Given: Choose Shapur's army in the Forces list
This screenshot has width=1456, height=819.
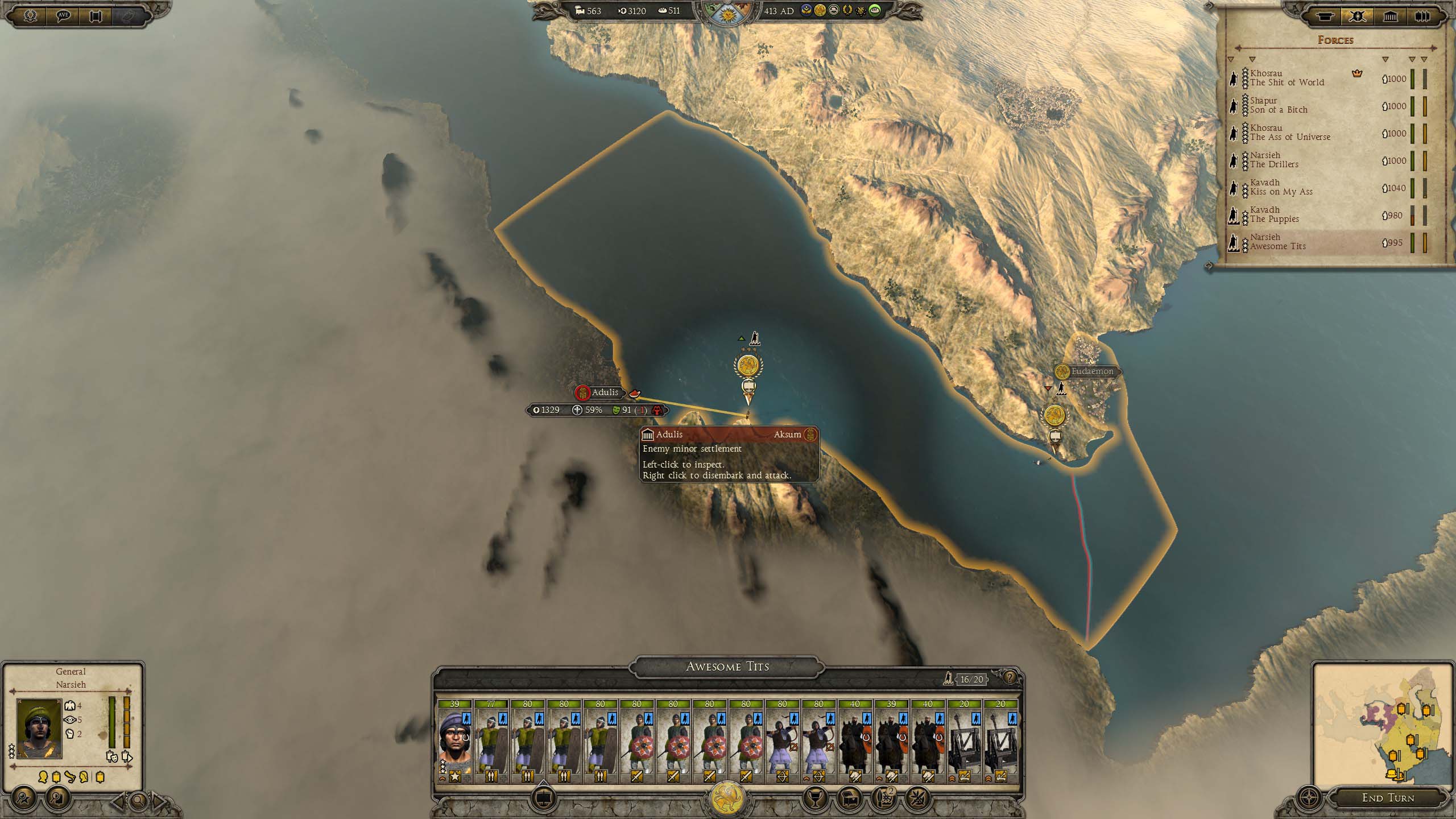Looking at the screenshot, I should point(1279,105).
